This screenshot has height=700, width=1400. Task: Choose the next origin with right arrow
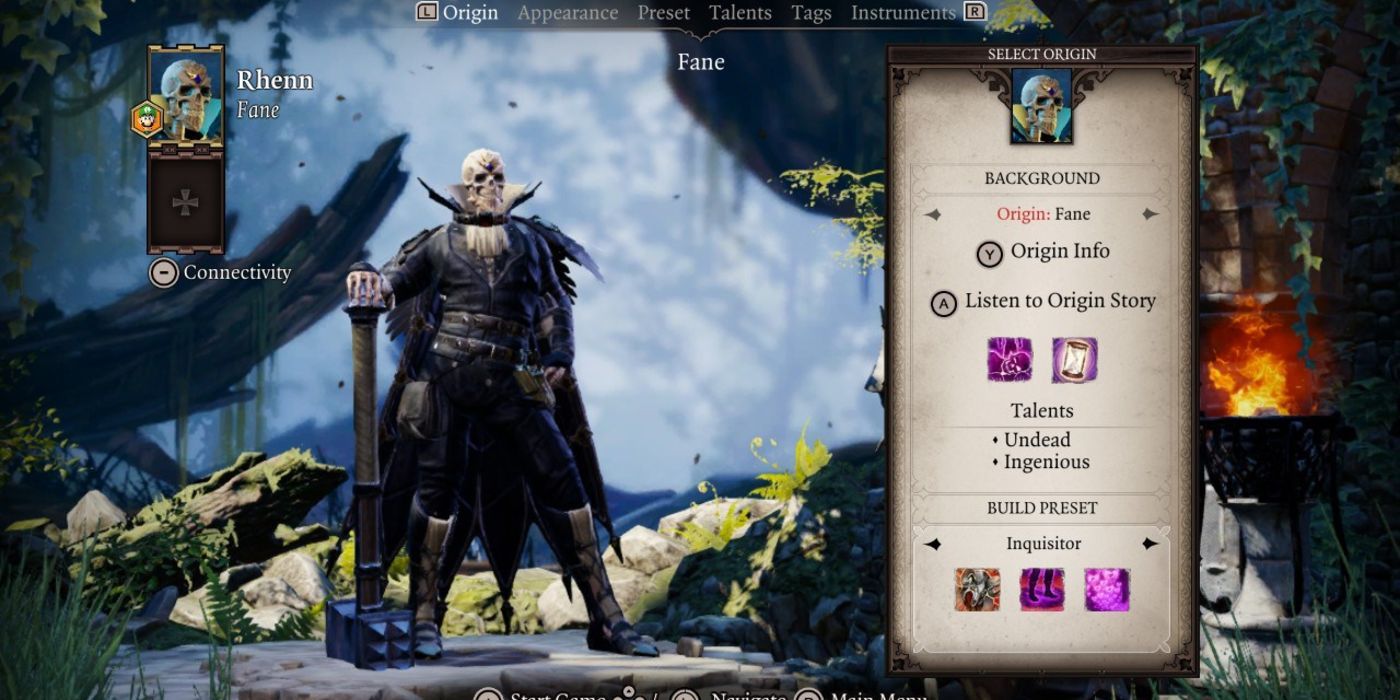click(x=1150, y=214)
